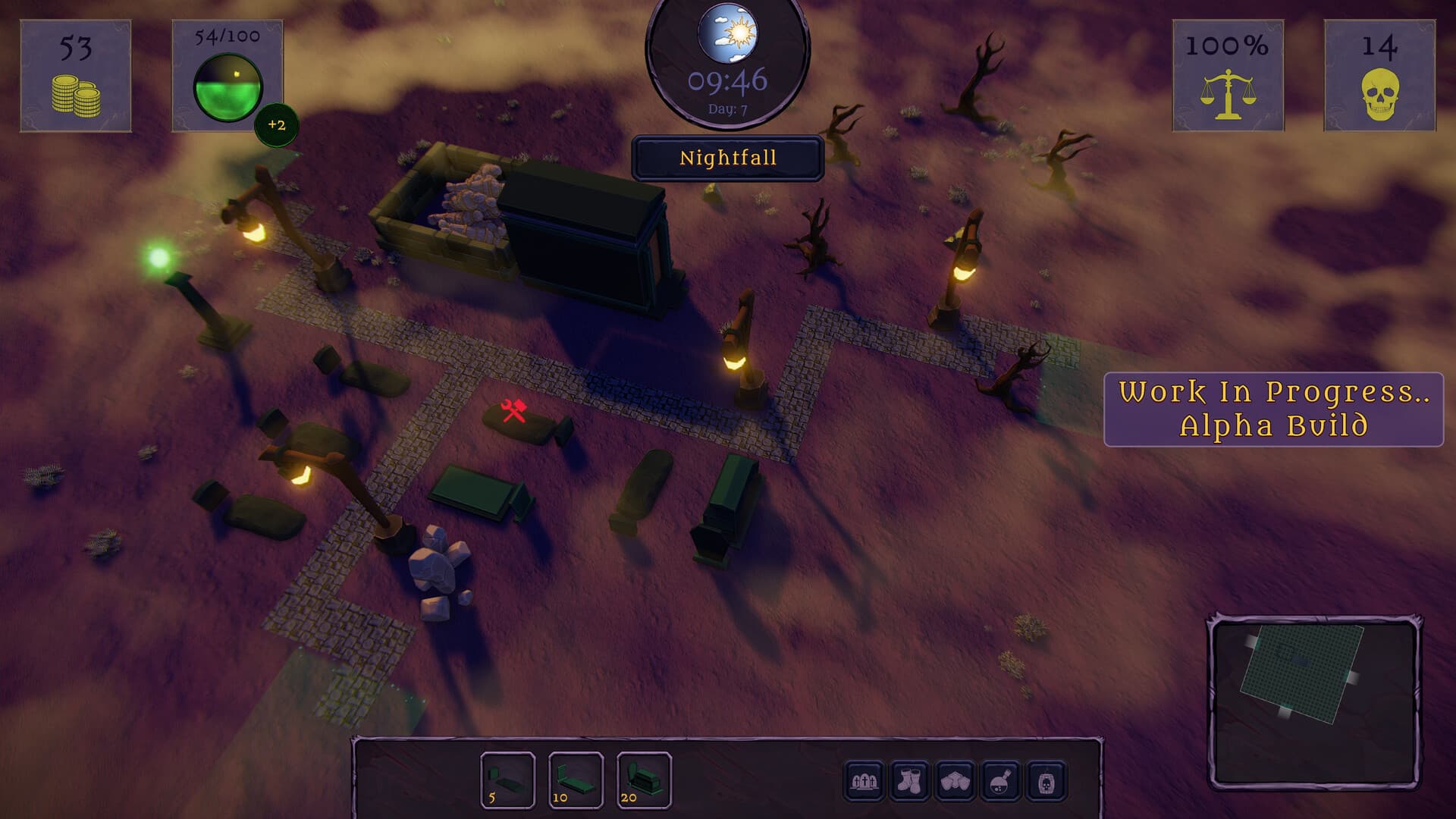The height and width of the screenshot is (819, 1456).
Task: Click the red hammer construction marker
Action: coord(513,409)
